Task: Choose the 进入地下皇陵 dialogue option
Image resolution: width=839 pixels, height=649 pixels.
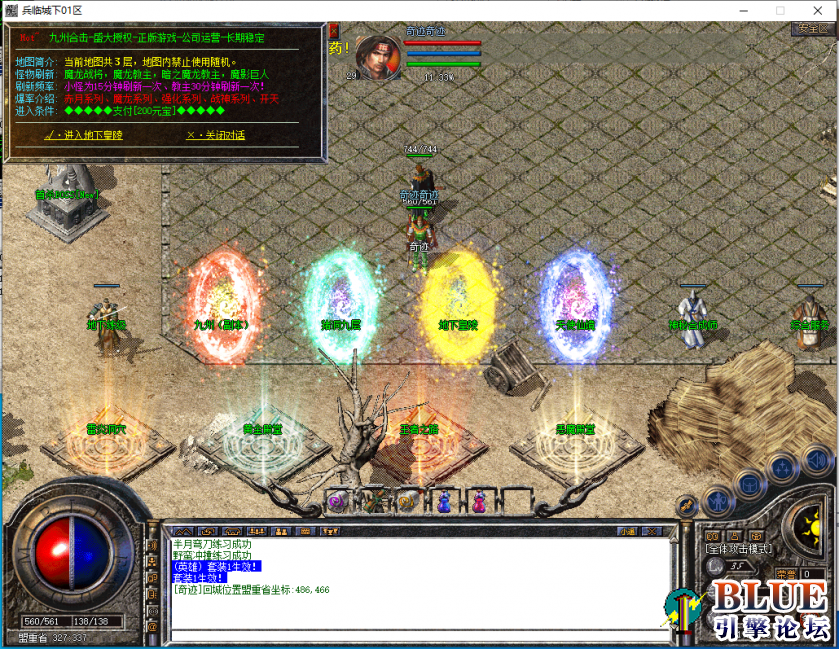Action: point(85,135)
